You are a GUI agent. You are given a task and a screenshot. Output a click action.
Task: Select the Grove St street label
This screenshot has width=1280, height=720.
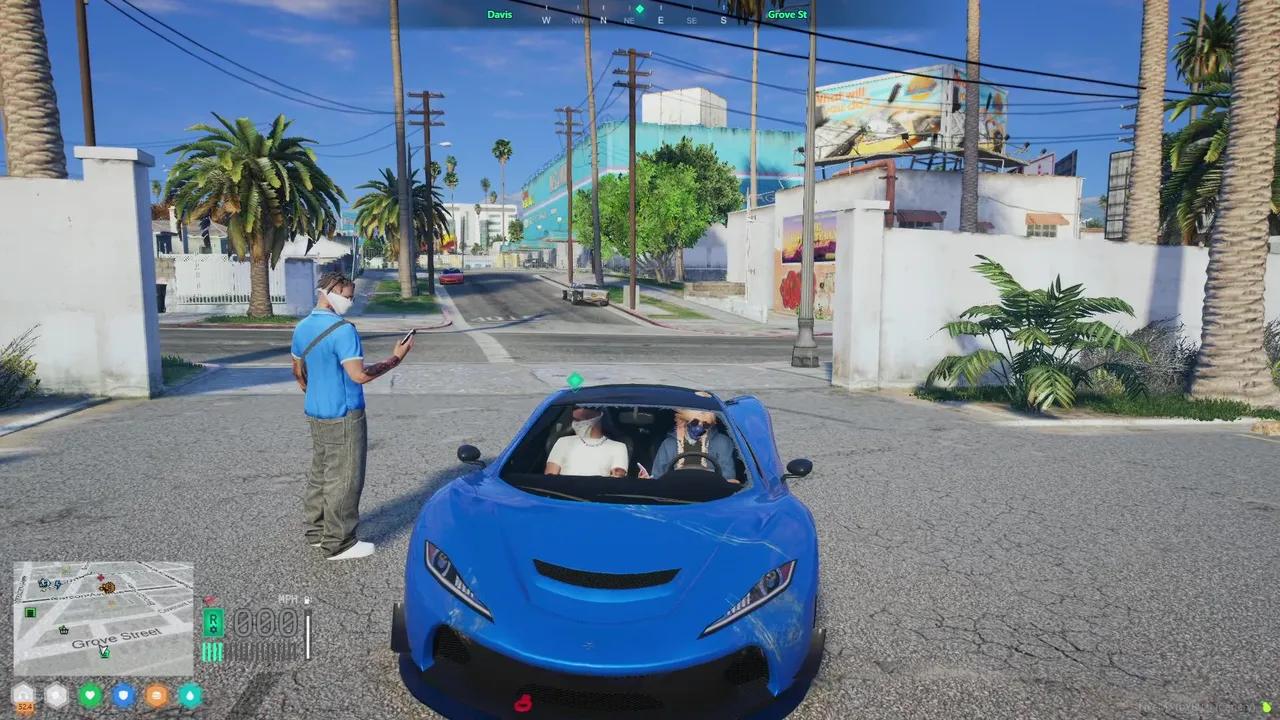tap(787, 14)
